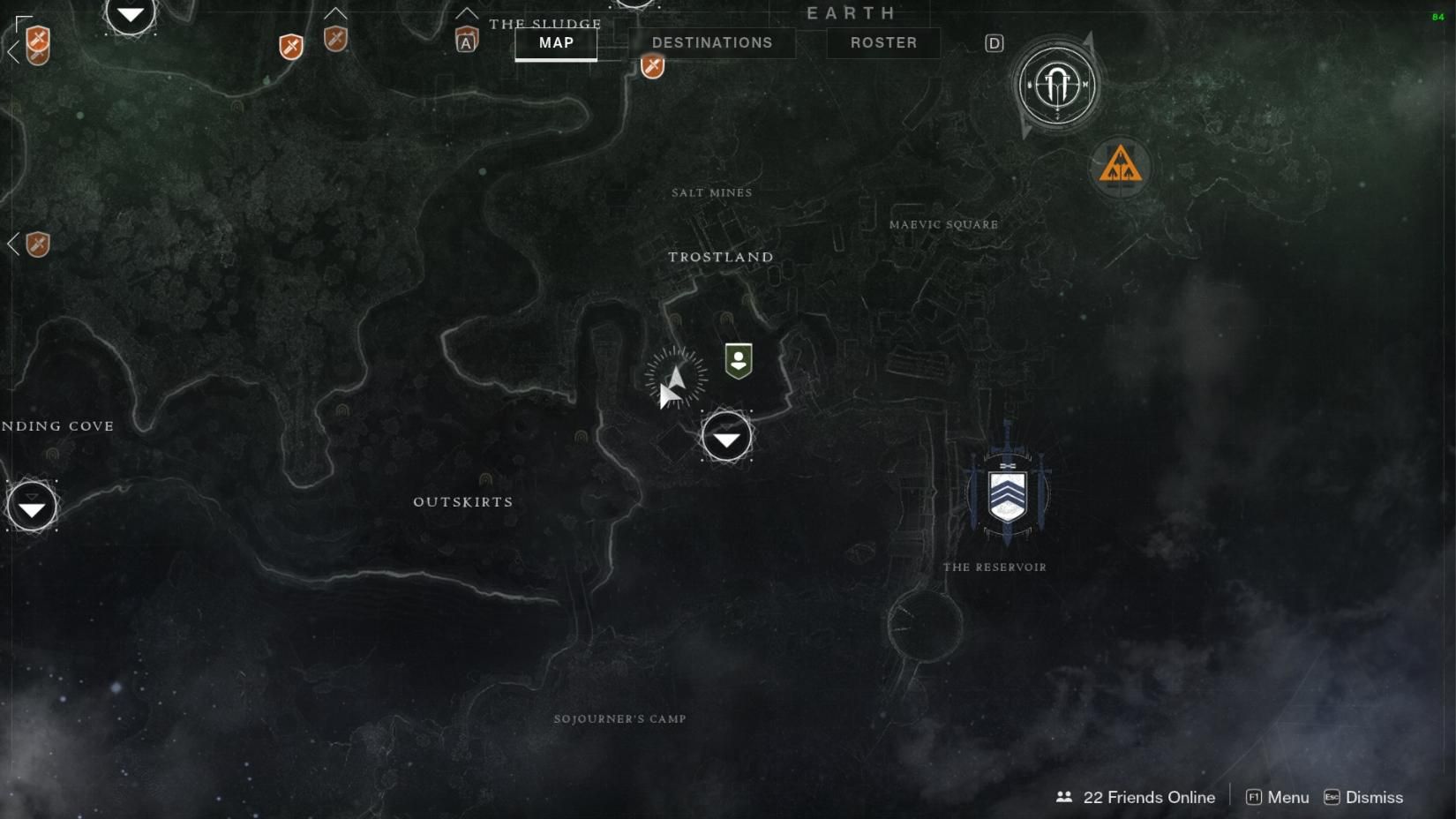This screenshot has width=1456, height=819.
Task: Click '22 Friends Online' in the bottom bar
Action: coord(1148,797)
